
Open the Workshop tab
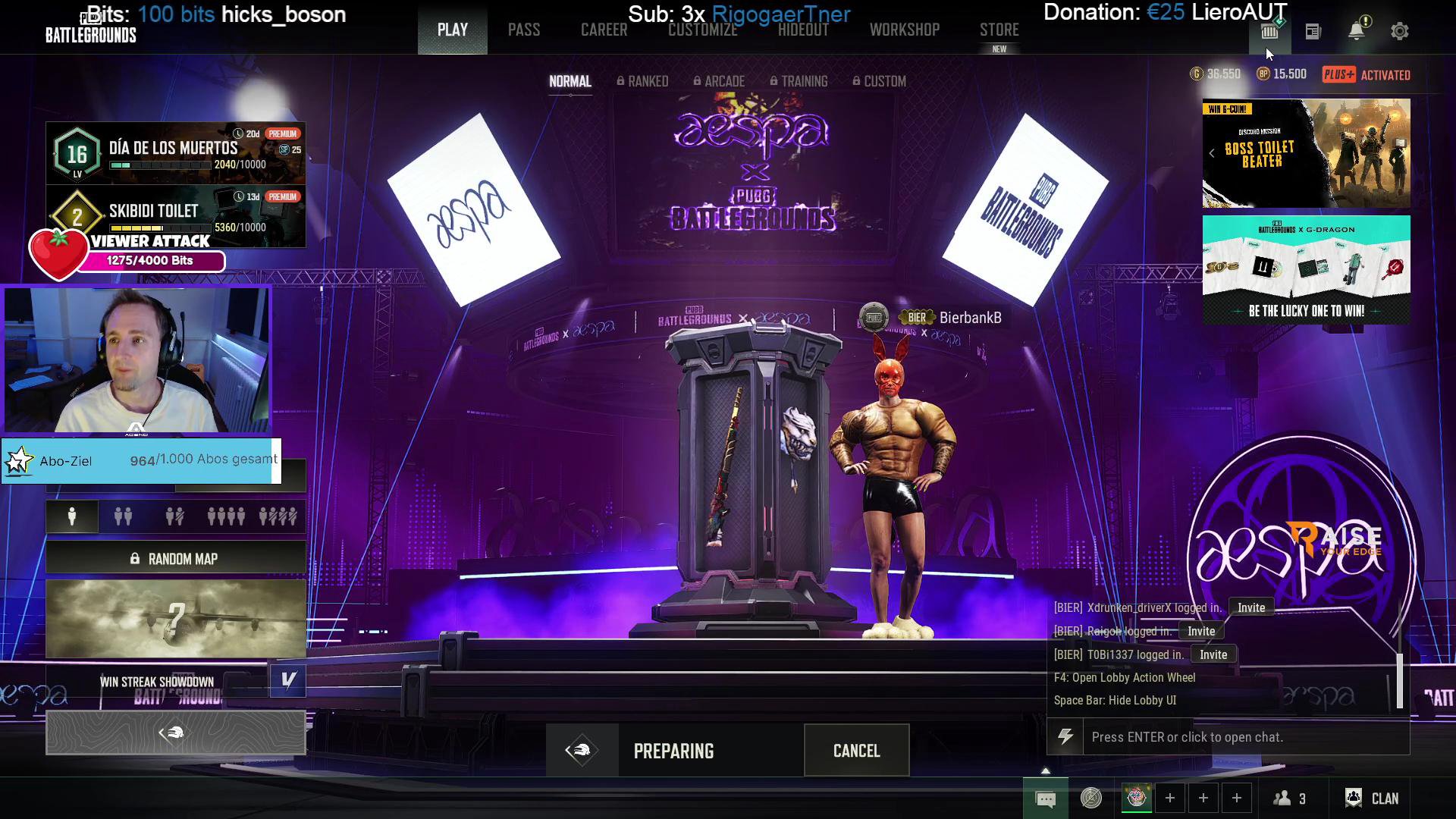tap(904, 30)
